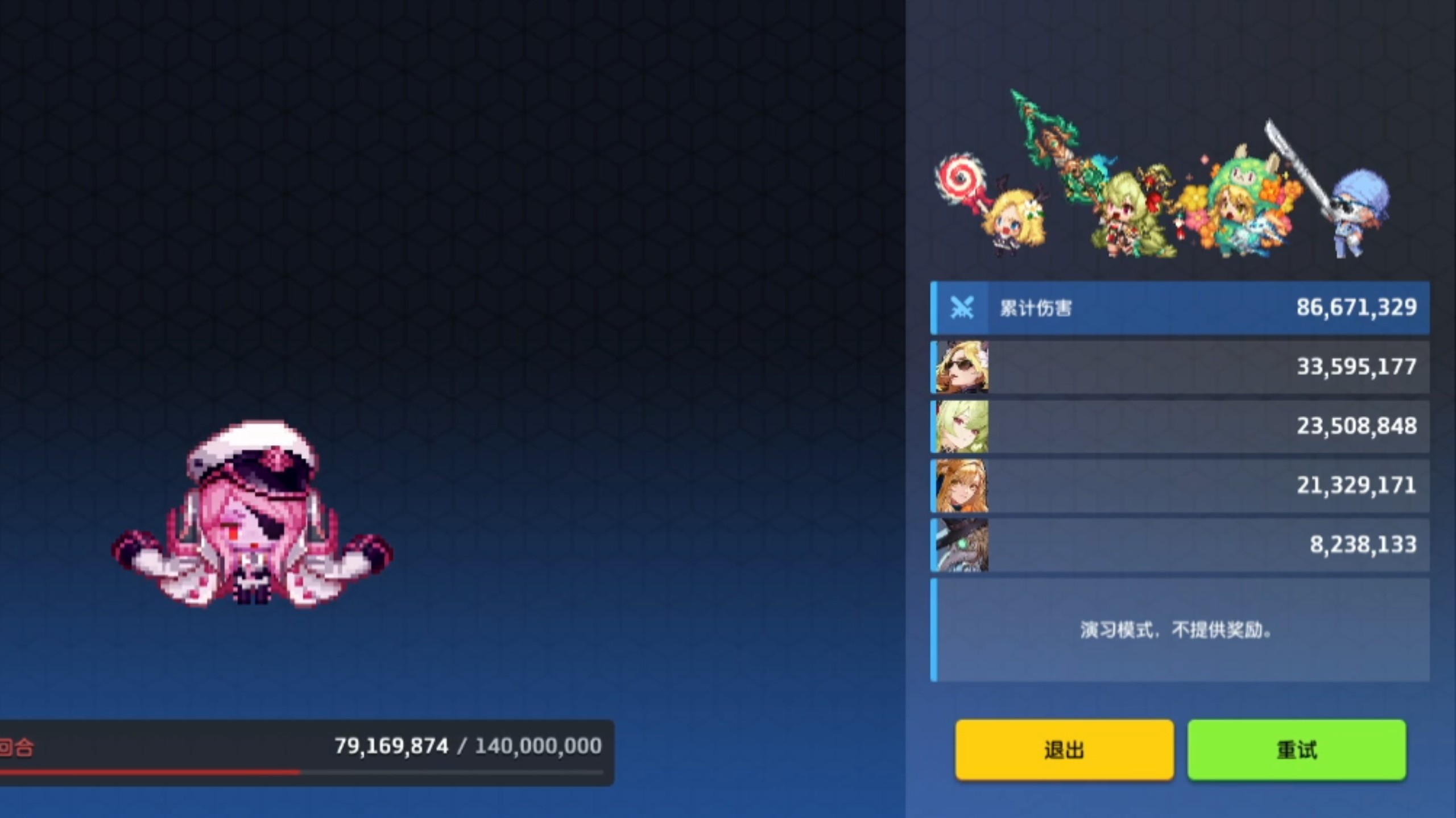Select the 8,238,133 damage row
Screen dimensions: 1456x818
1194,544
